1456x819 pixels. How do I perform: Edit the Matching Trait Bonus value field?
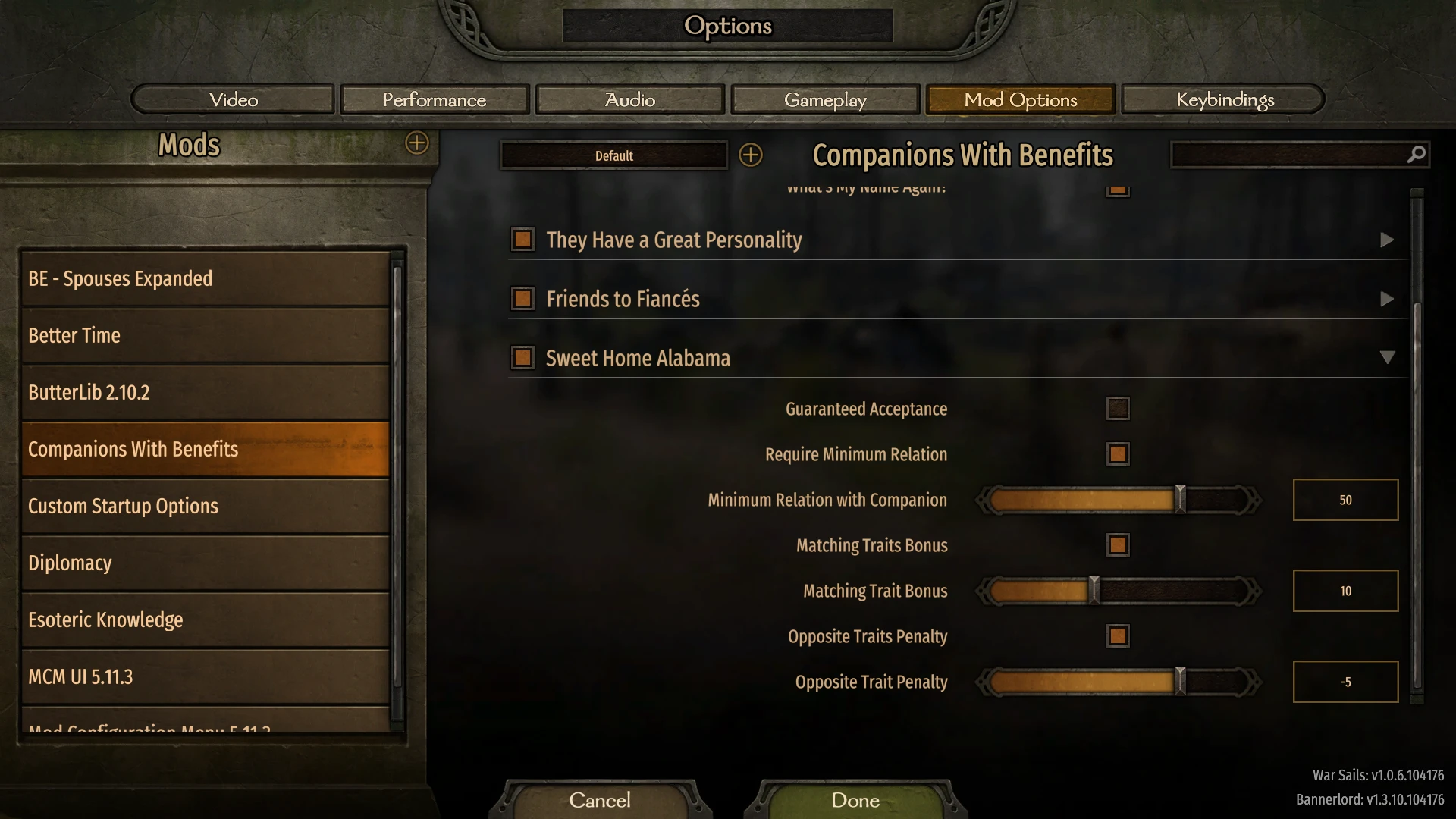click(x=1345, y=591)
